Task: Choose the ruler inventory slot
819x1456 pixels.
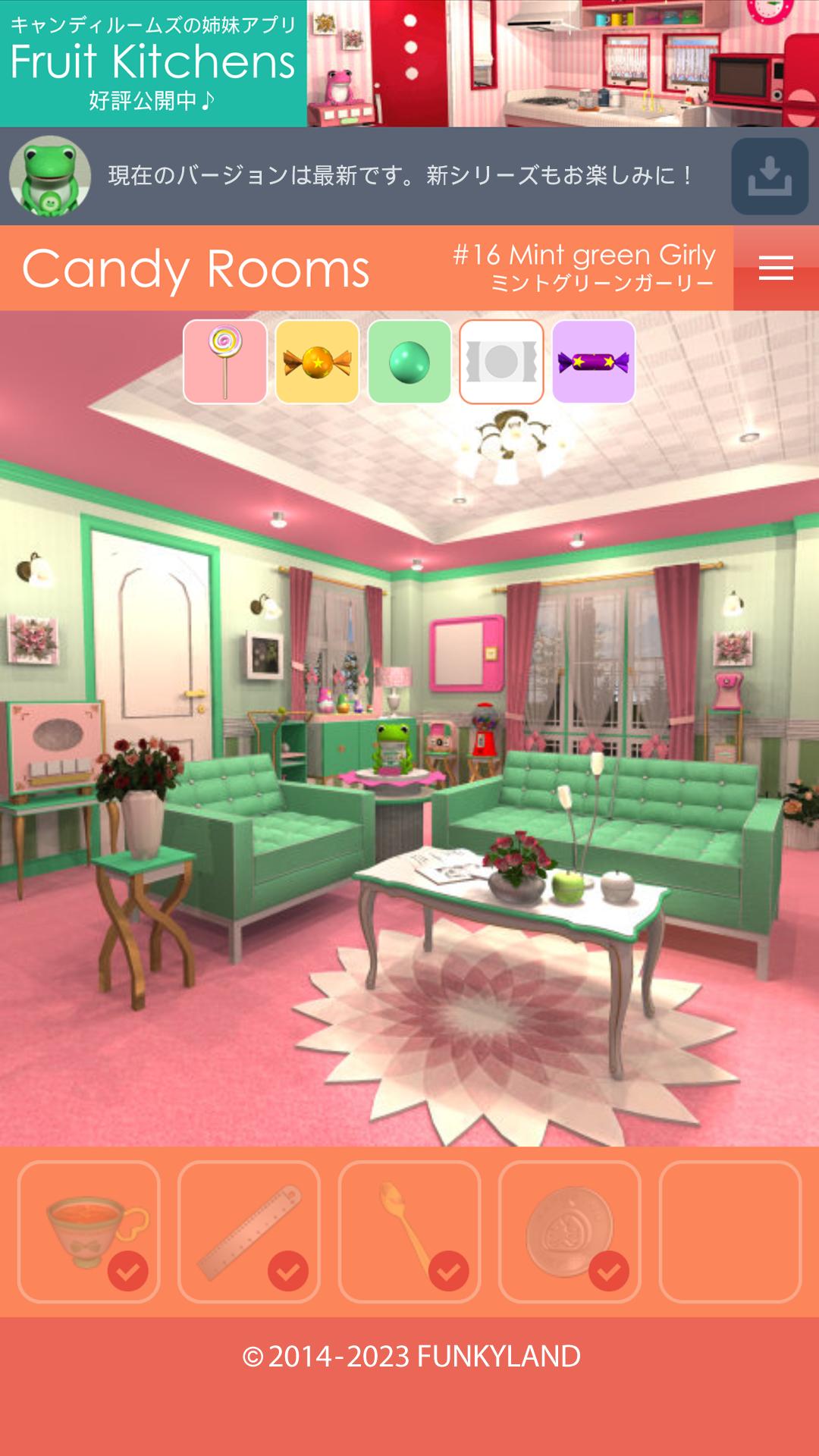Action: 249,1232
